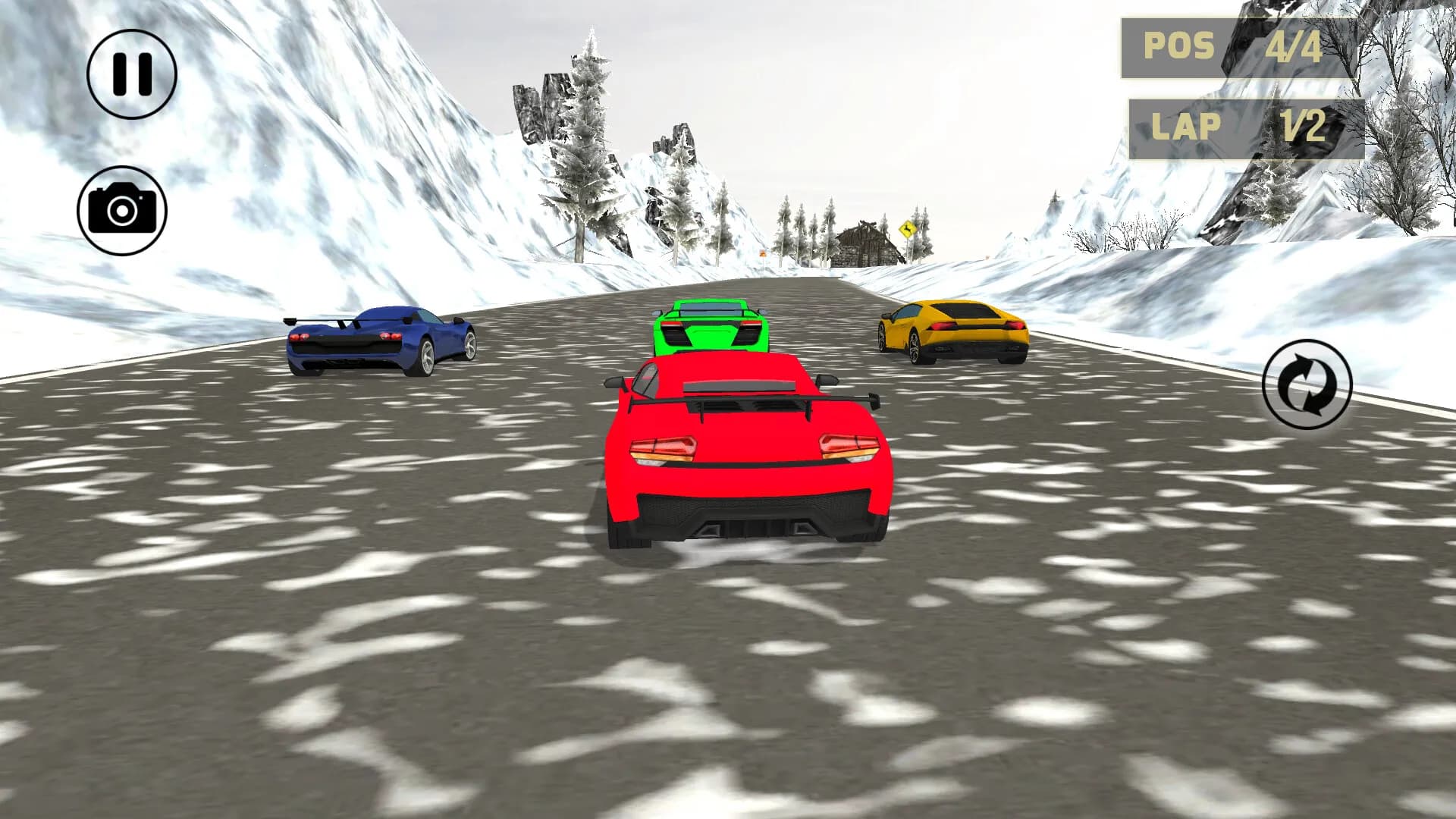Tap the circular arrows reset button
This screenshot has width=1456, height=819.
point(1307,384)
